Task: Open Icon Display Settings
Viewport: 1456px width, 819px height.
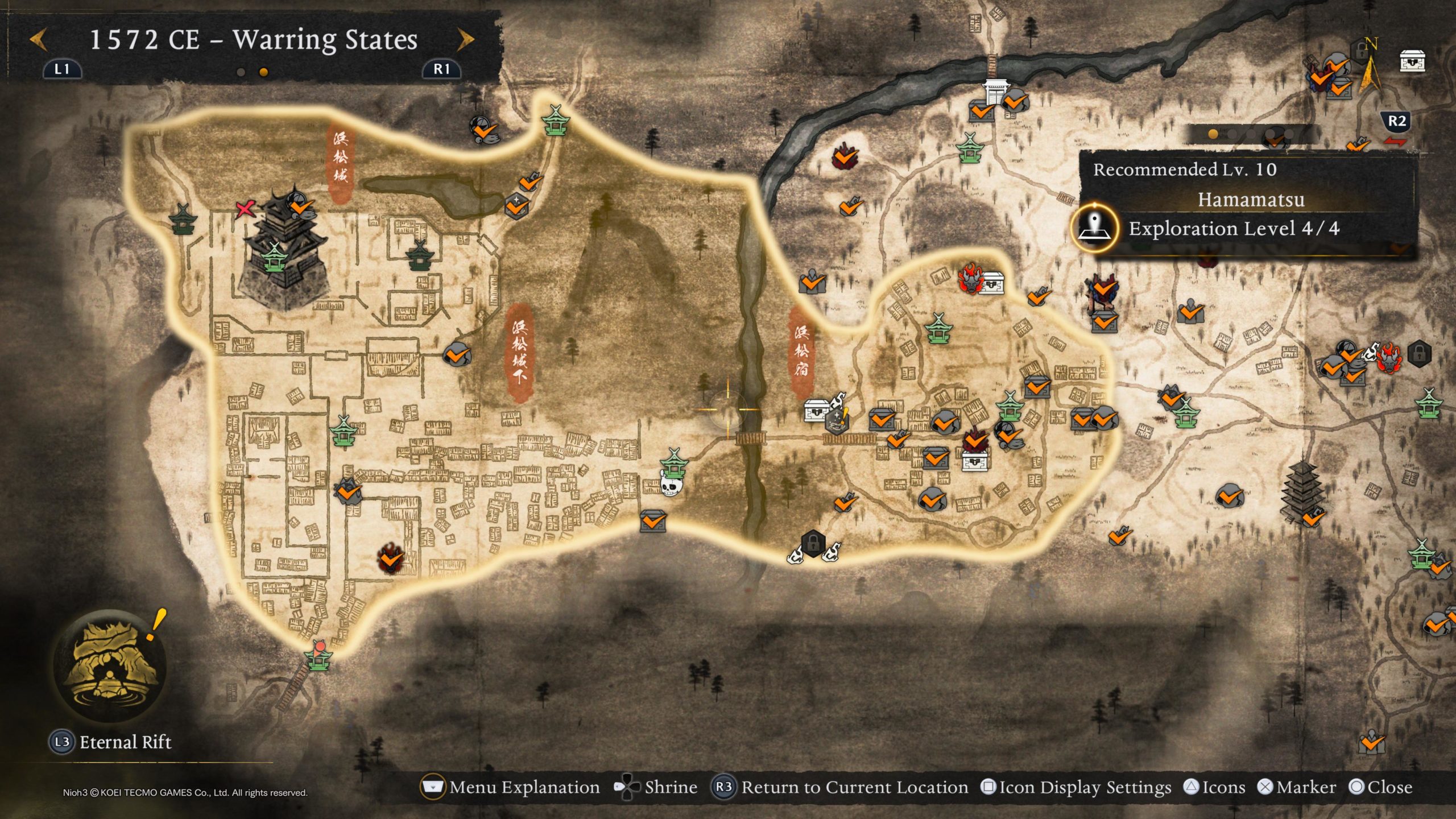Action: (1076, 787)
